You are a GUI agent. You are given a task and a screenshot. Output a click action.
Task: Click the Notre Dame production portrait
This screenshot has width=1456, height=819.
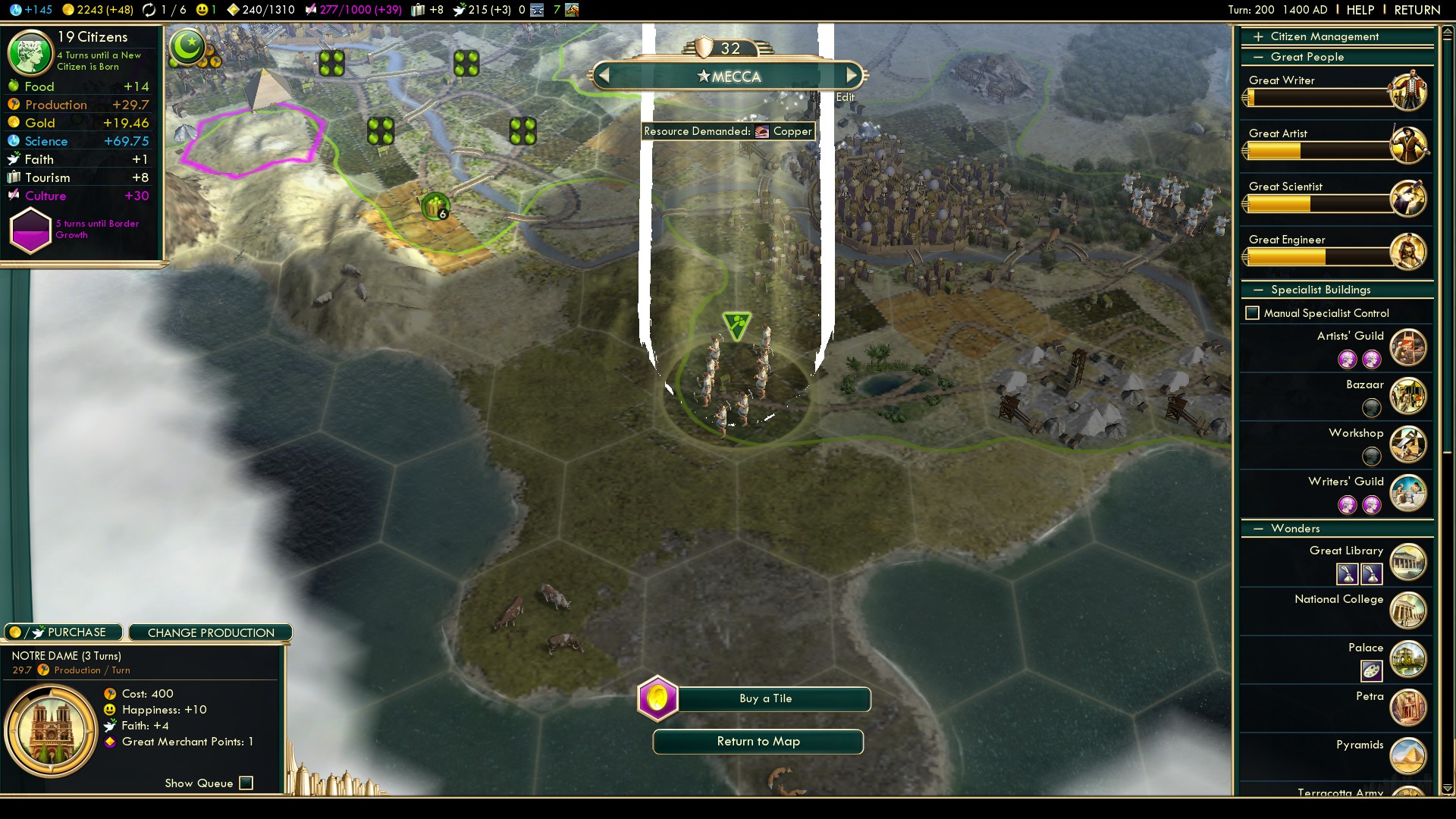(52, 731)
